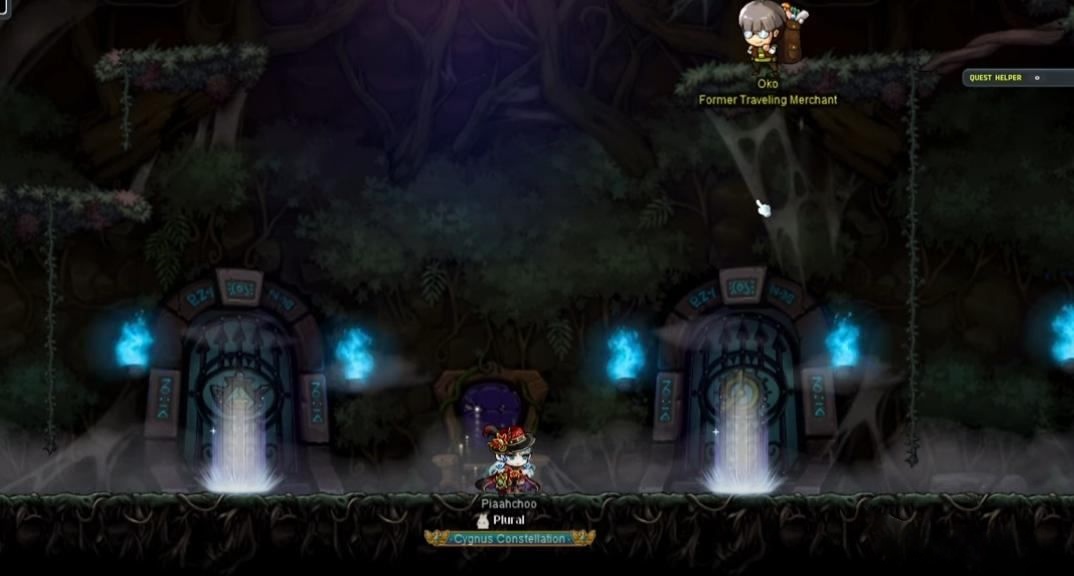This screenshot has height=576, width=1074.
Task: Click the small round Quest Helper button
Action: coord(1037,78)
